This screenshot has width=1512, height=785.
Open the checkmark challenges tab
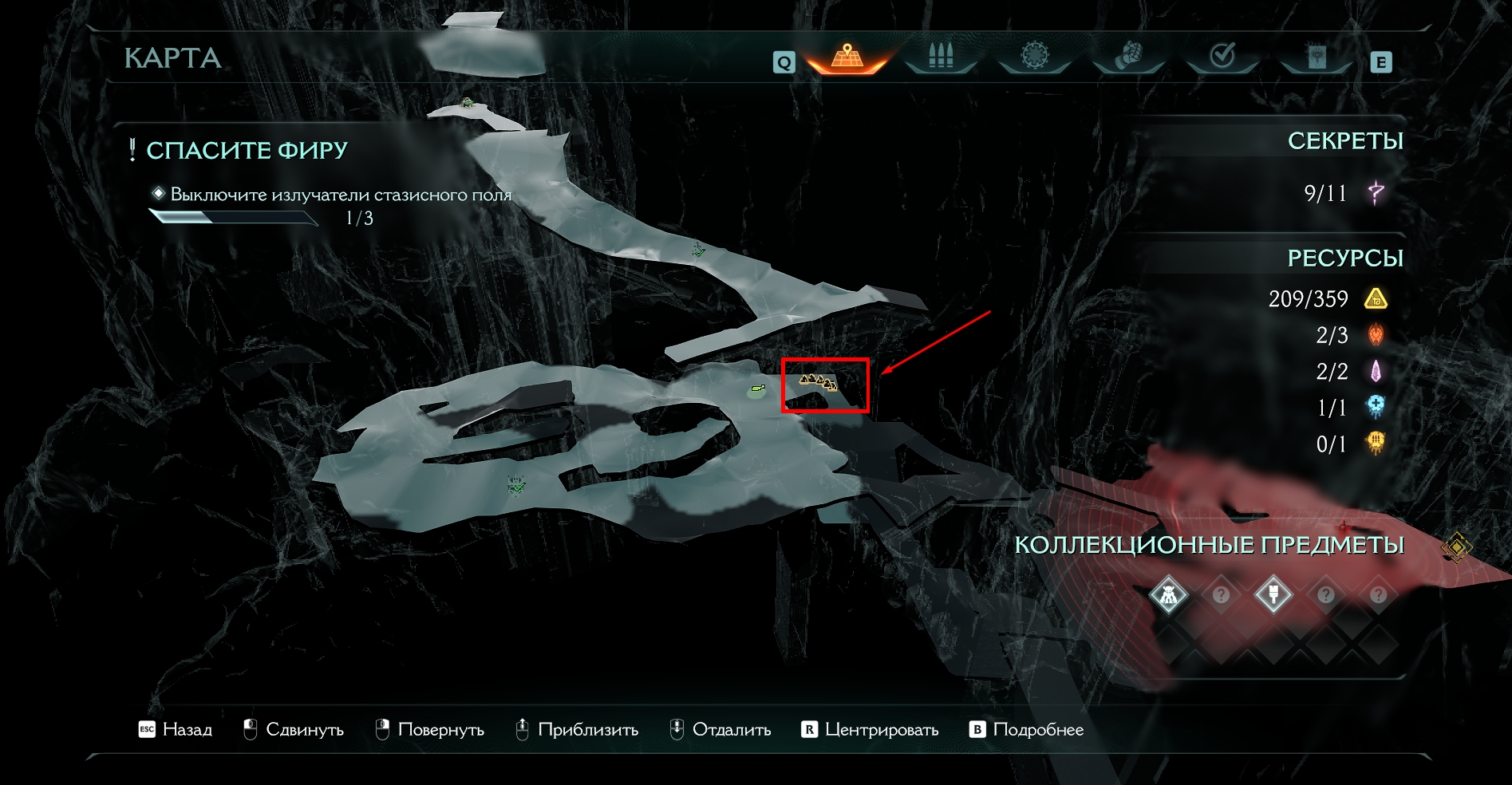coord(1222,56)
